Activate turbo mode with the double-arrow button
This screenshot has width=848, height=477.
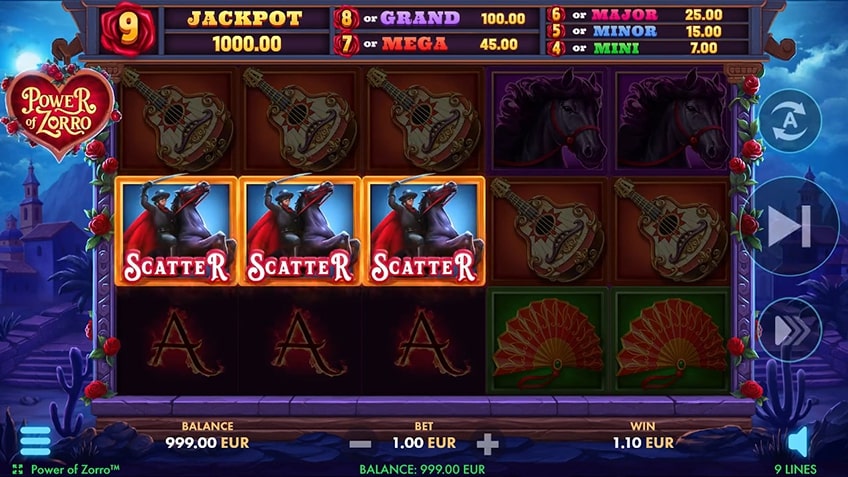[790, 329]
